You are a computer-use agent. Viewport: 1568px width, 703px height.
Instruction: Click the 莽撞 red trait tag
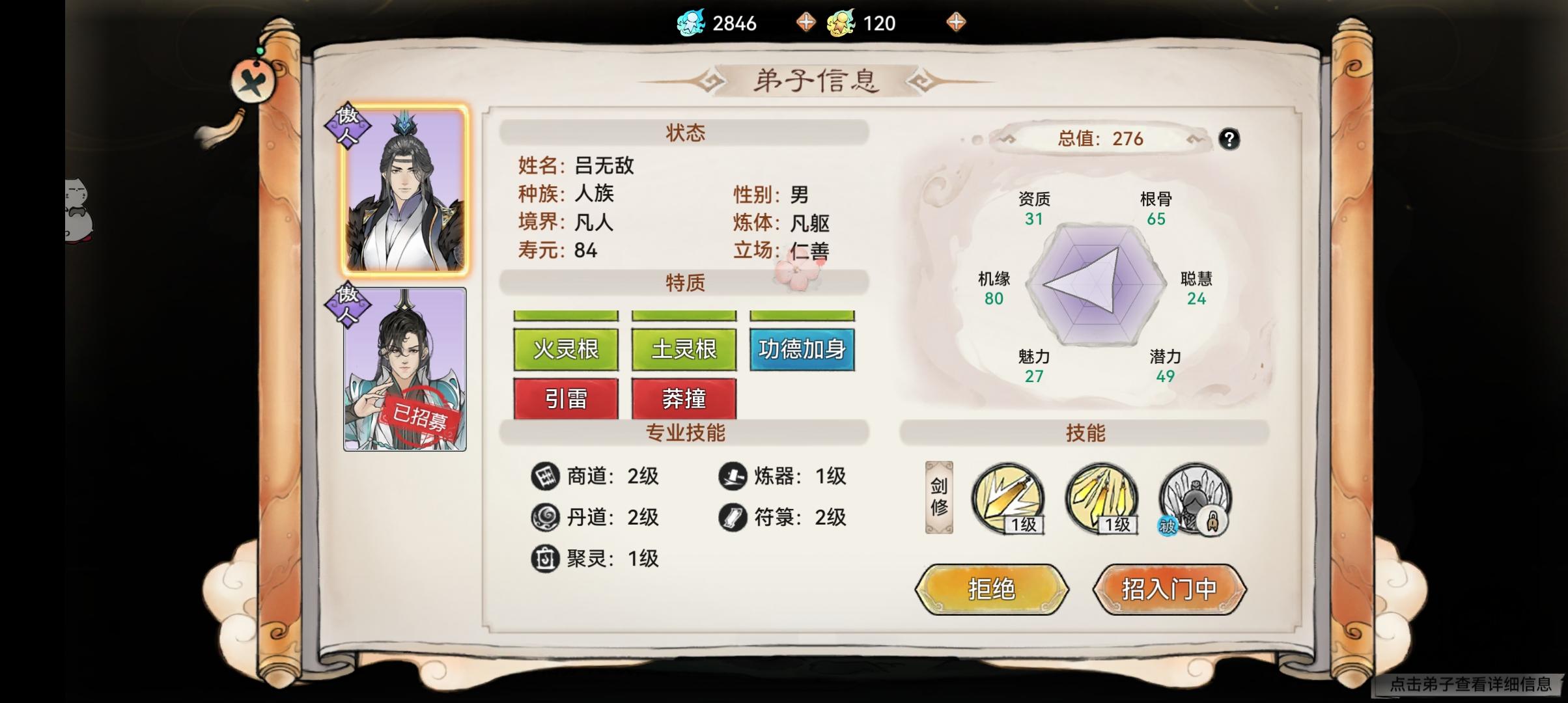coord(683,398)
